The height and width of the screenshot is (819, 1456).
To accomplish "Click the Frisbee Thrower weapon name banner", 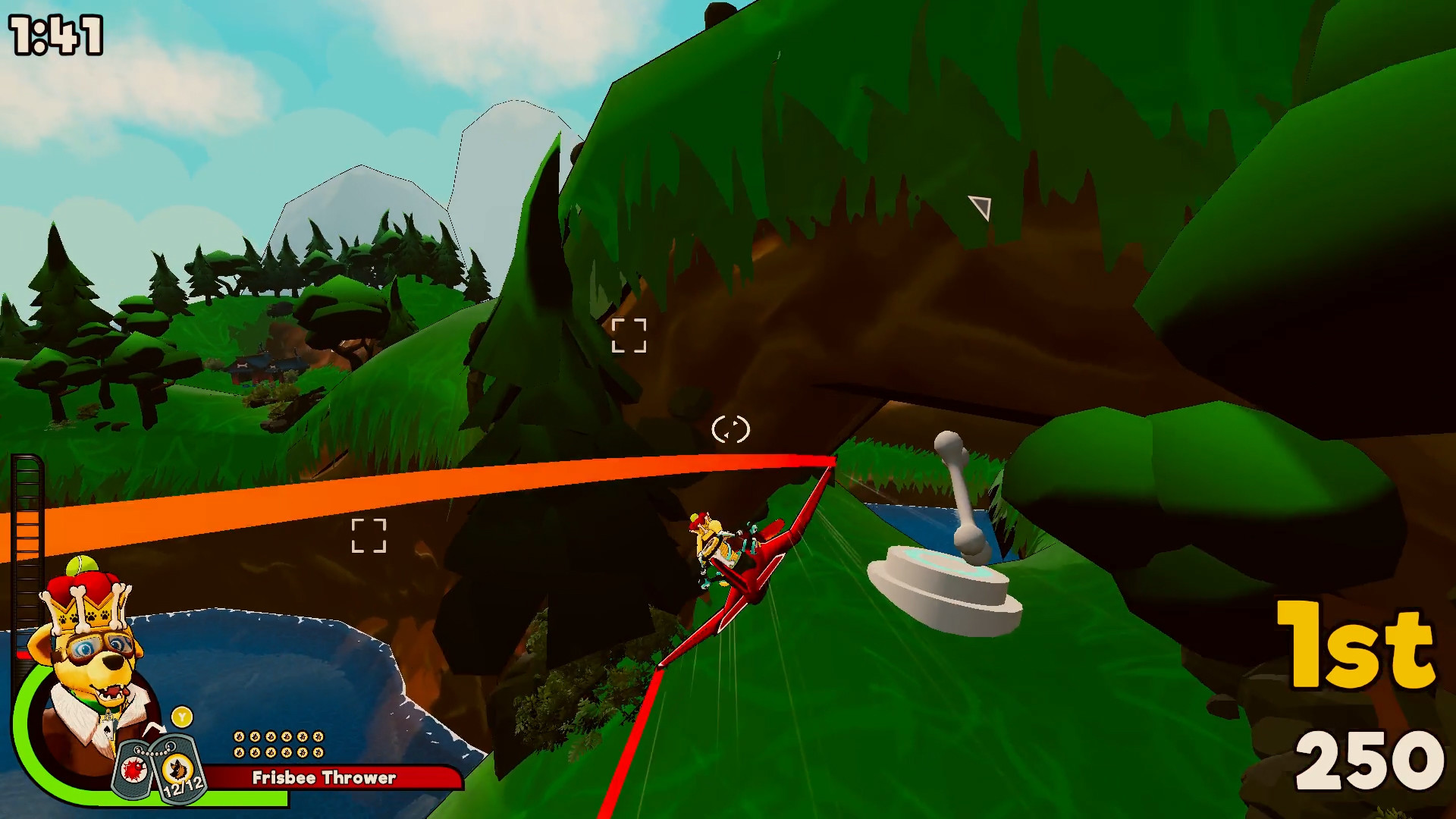I will coord(324,777).
